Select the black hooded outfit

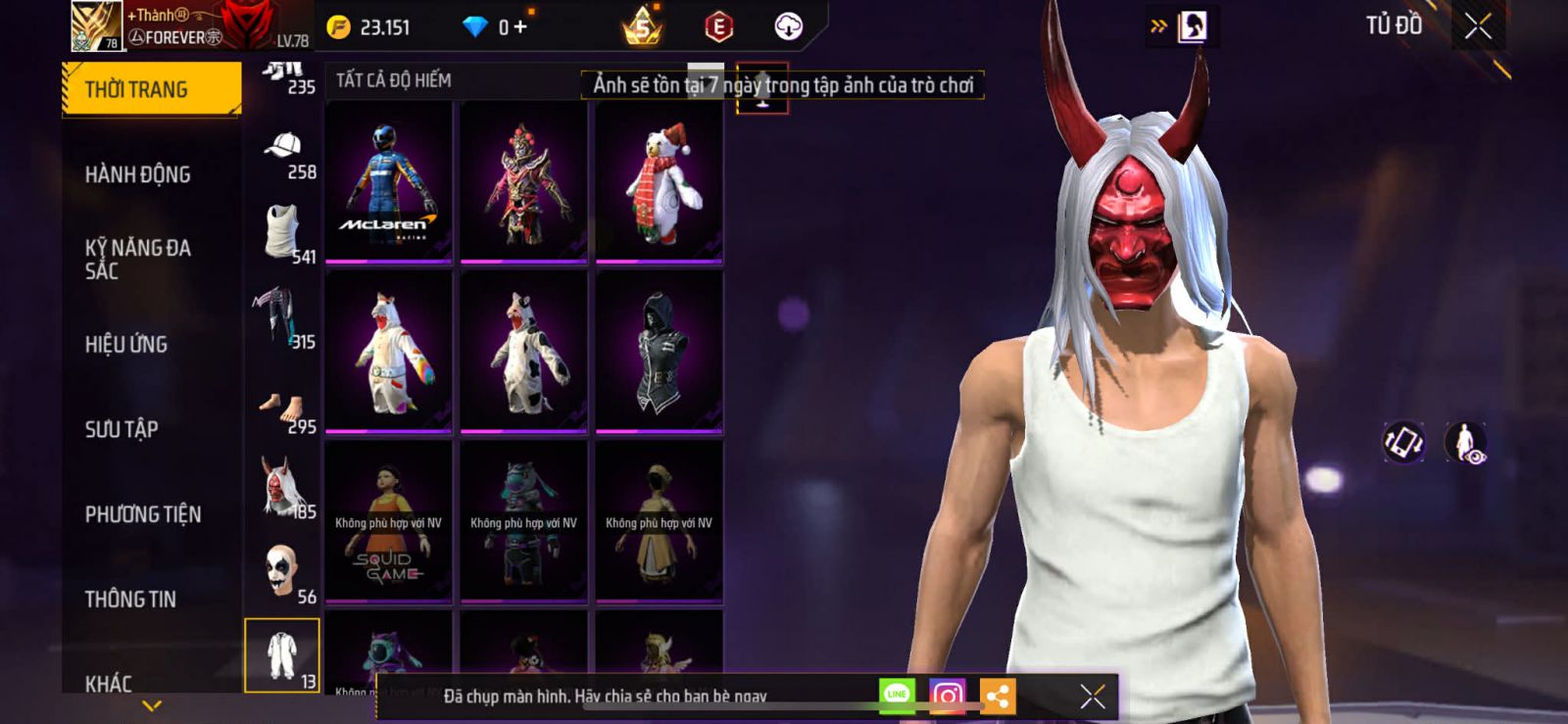[x=660, y=352]
